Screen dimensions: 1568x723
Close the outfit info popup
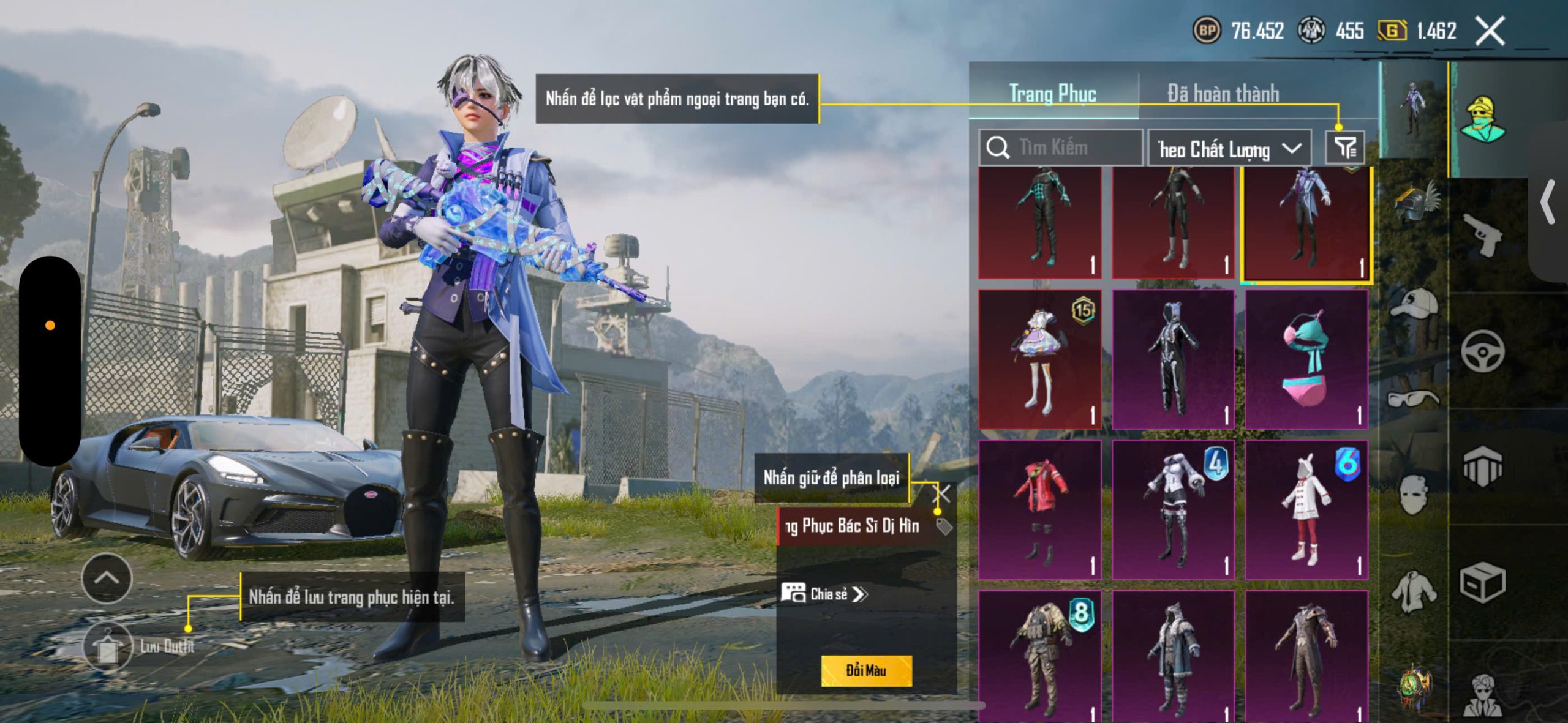pyautogui.click(x=942, y=493)
